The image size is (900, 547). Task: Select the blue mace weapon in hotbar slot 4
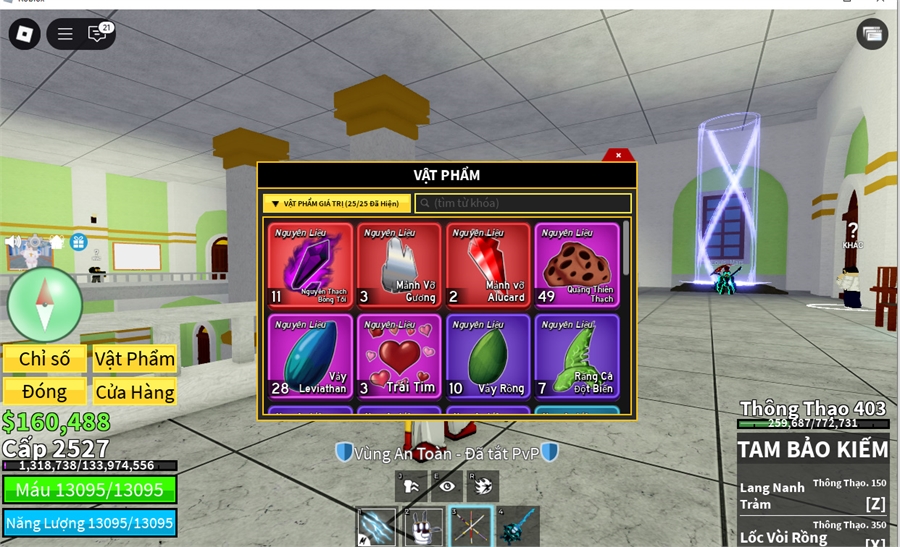[518, 526]
